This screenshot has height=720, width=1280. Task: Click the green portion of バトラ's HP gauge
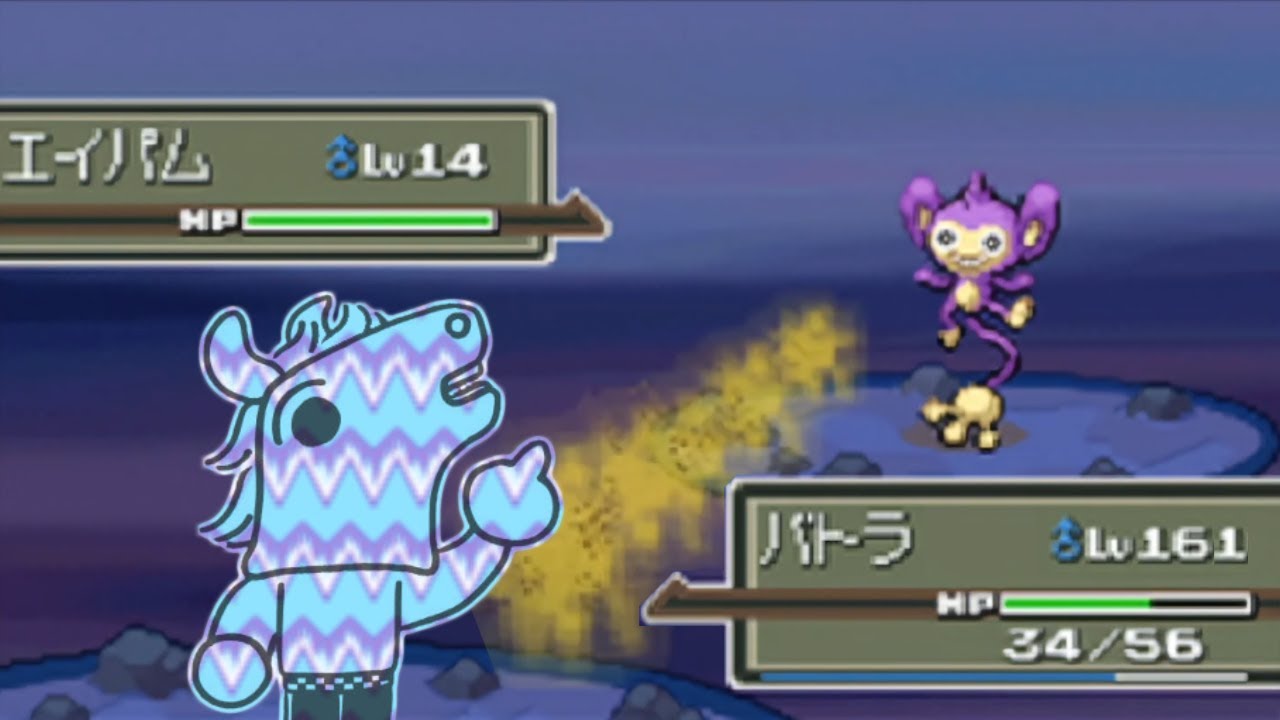tap(1075, 604)
